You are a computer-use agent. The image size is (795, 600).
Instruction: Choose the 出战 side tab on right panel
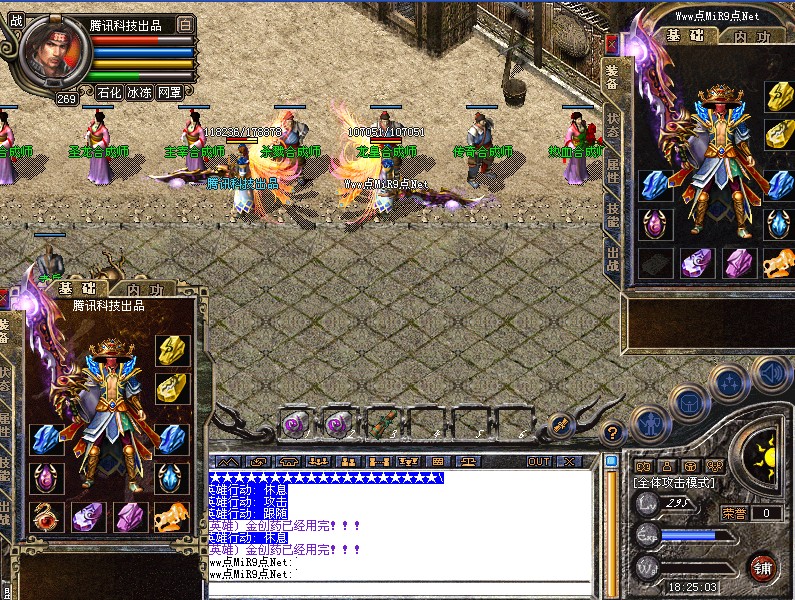click(x=612, y=258)
